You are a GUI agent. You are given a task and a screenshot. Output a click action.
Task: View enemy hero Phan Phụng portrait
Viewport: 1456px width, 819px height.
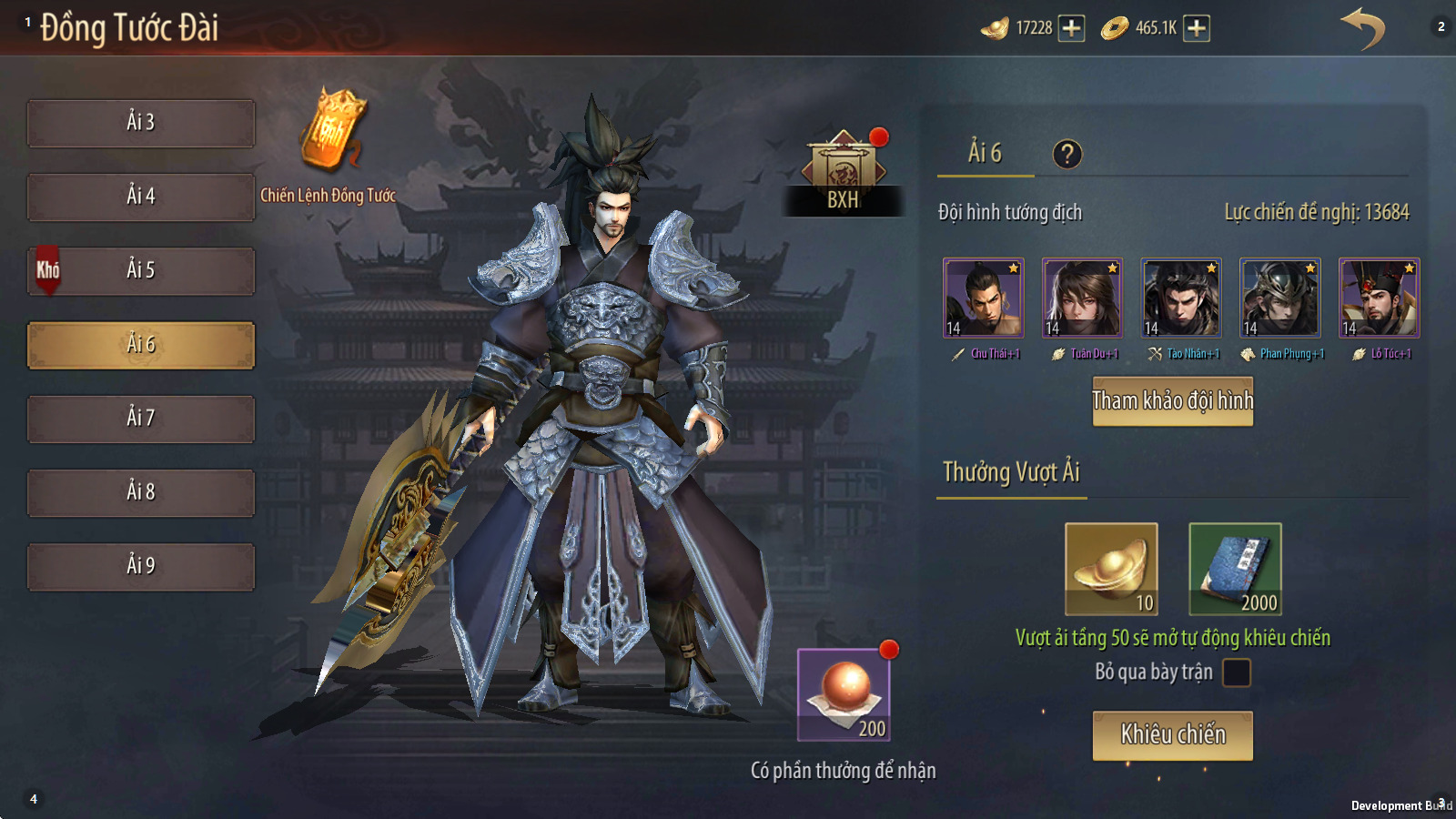click(1280, 298)
